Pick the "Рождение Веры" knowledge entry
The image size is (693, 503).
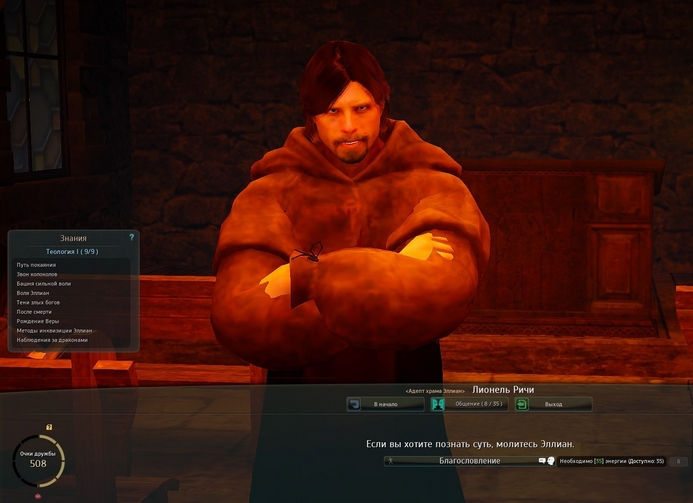coord(38,321)
